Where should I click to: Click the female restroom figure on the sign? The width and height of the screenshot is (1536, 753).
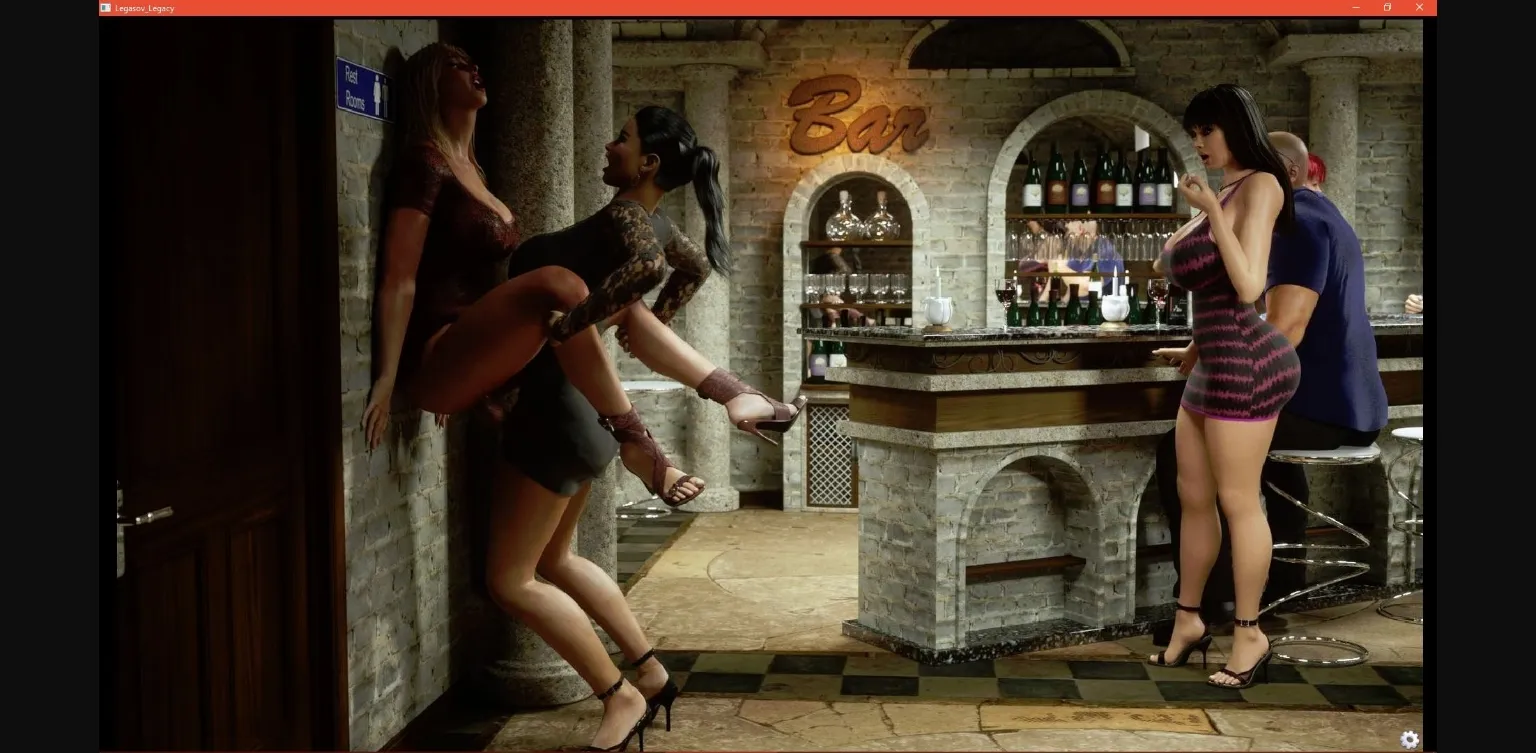click(x=377, y=89)
